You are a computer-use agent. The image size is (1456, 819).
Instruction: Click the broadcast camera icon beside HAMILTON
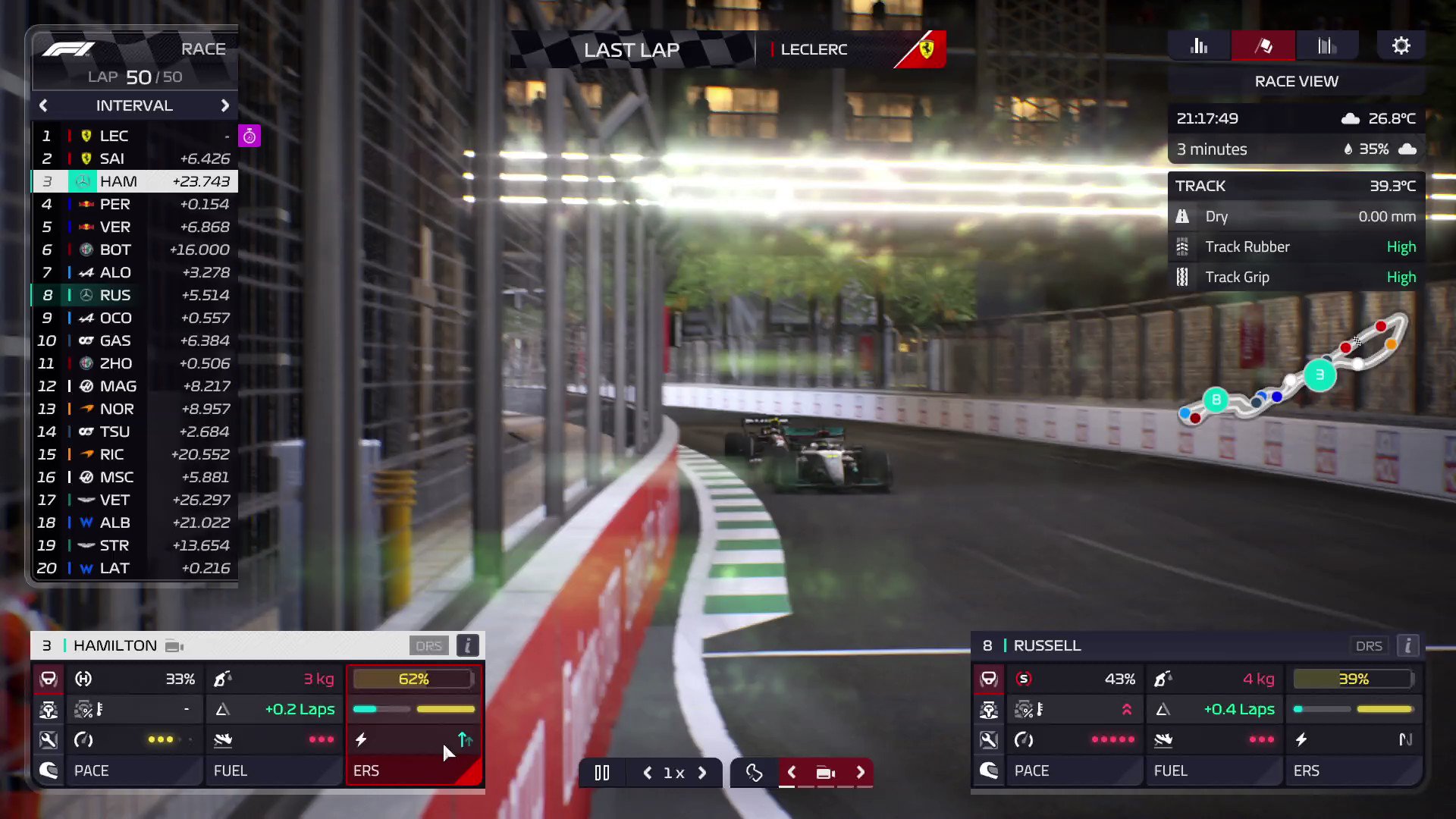coord(173,645)
